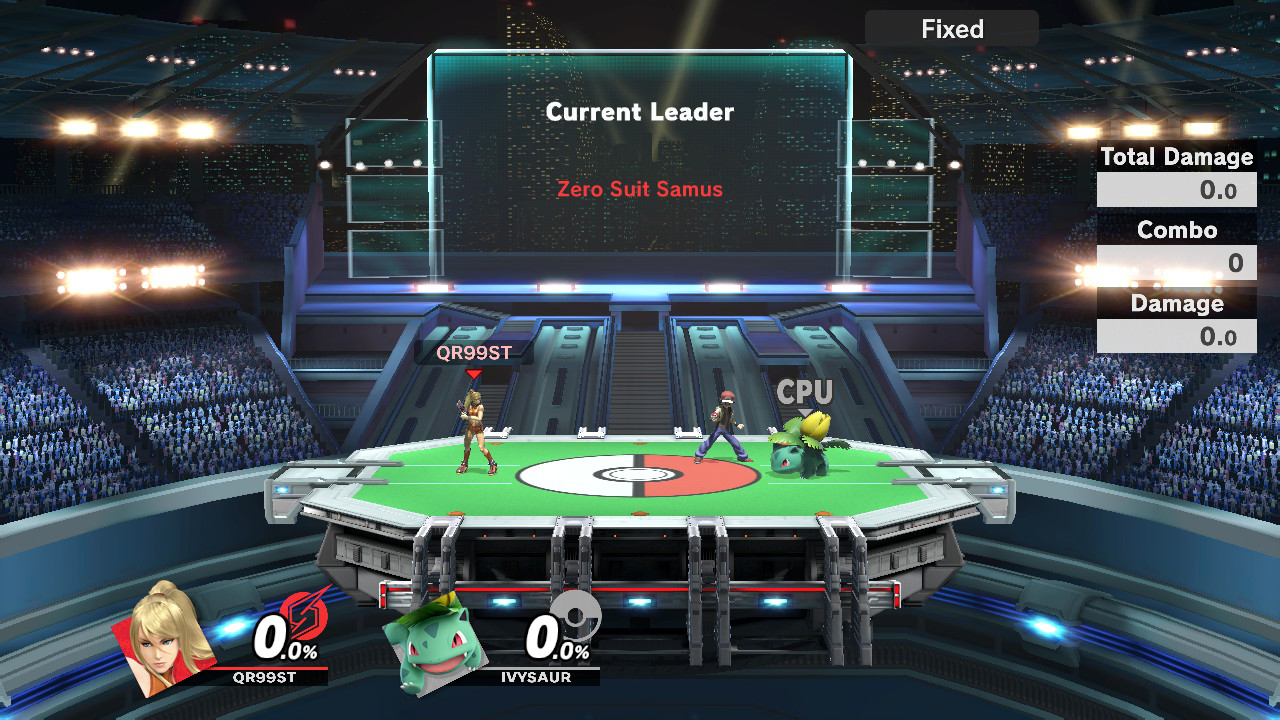The width and height of the screenshot is (1280, 720).
Task: Click the QR99ST player name tag
Action: [474, 353]
